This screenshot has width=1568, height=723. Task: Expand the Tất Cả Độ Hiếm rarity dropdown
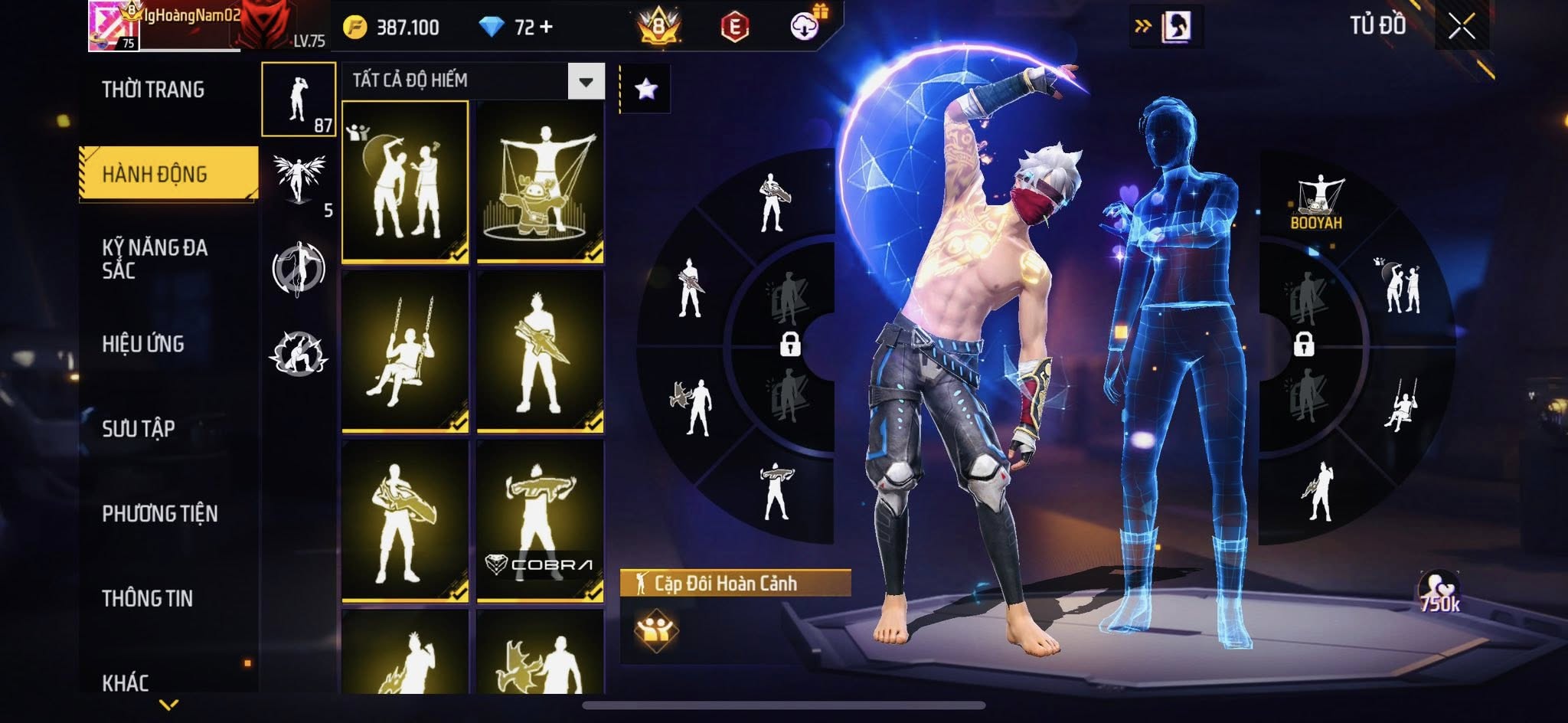[586, 81]
